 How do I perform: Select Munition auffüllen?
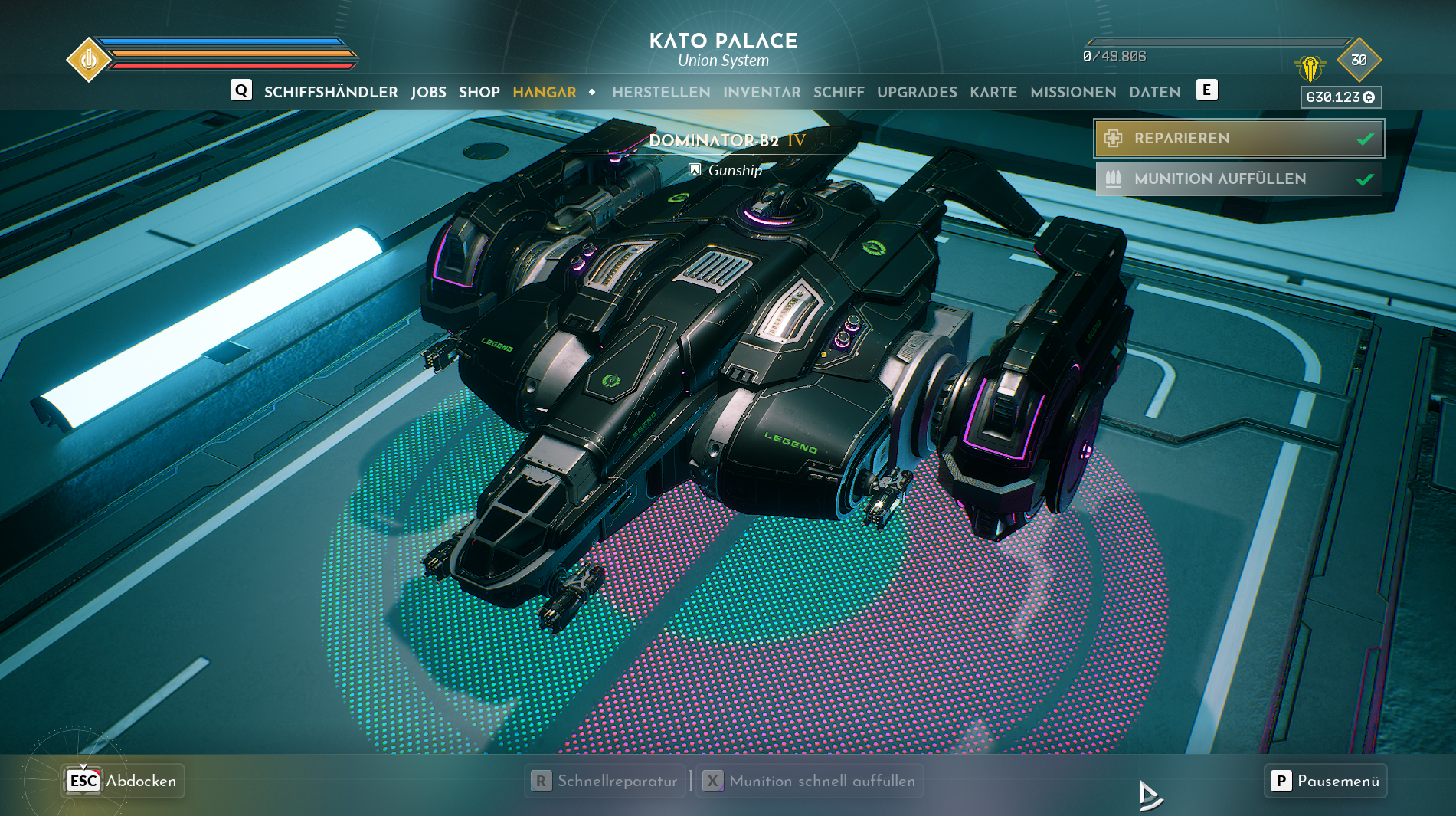(1238, 179)
